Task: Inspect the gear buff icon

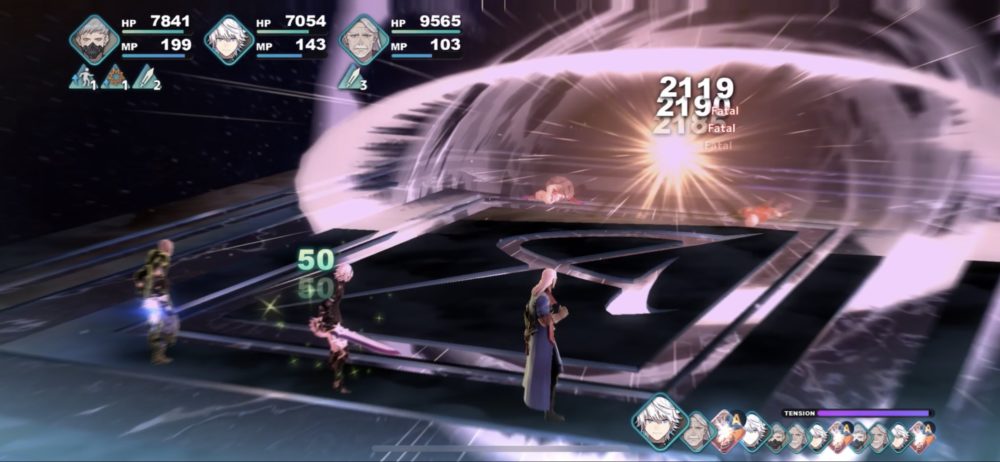Action: [x=113, y=77]
